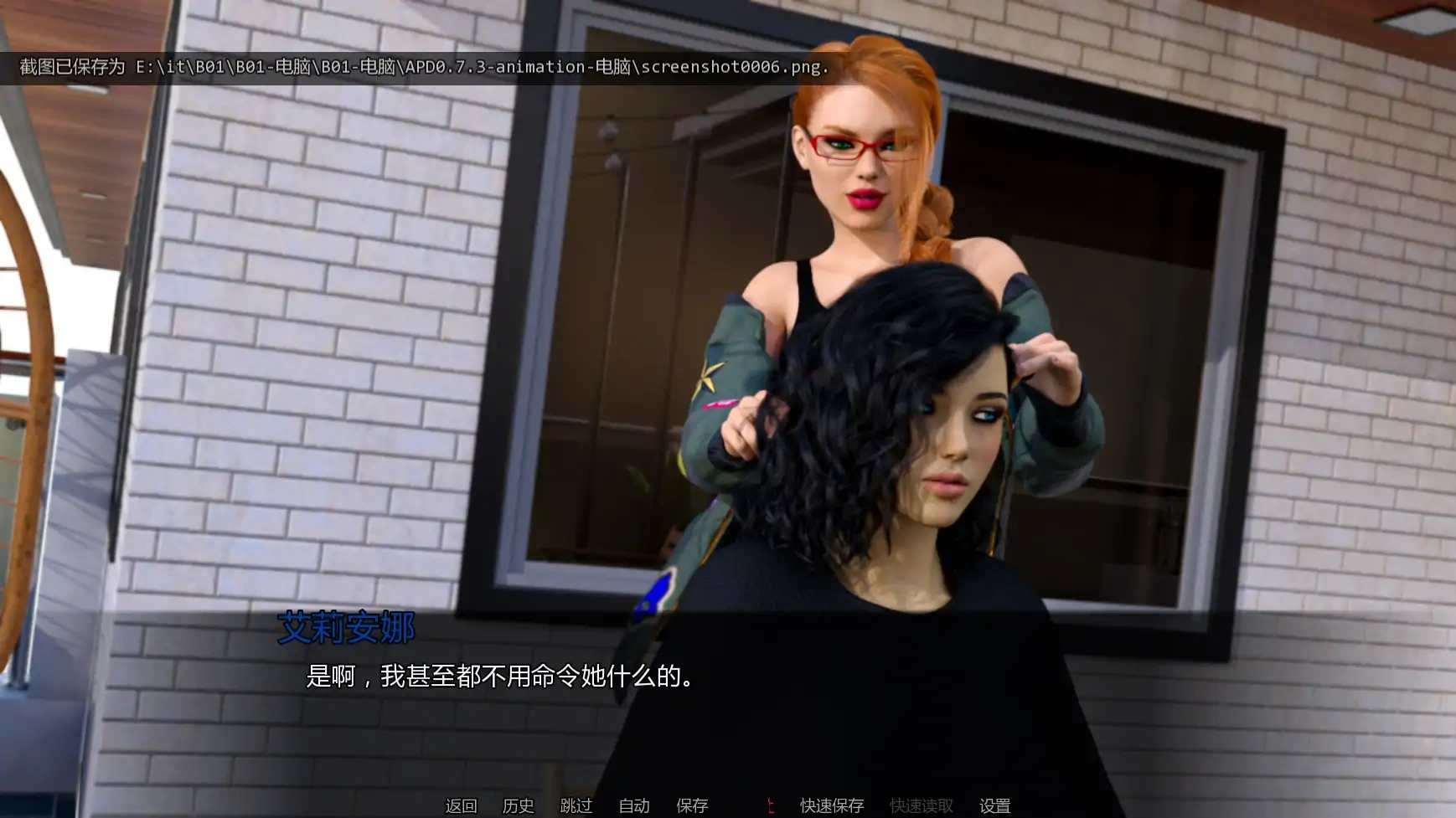Click the pink icon beside 快速保存
Screen dimensions: 1456x818
771,805
